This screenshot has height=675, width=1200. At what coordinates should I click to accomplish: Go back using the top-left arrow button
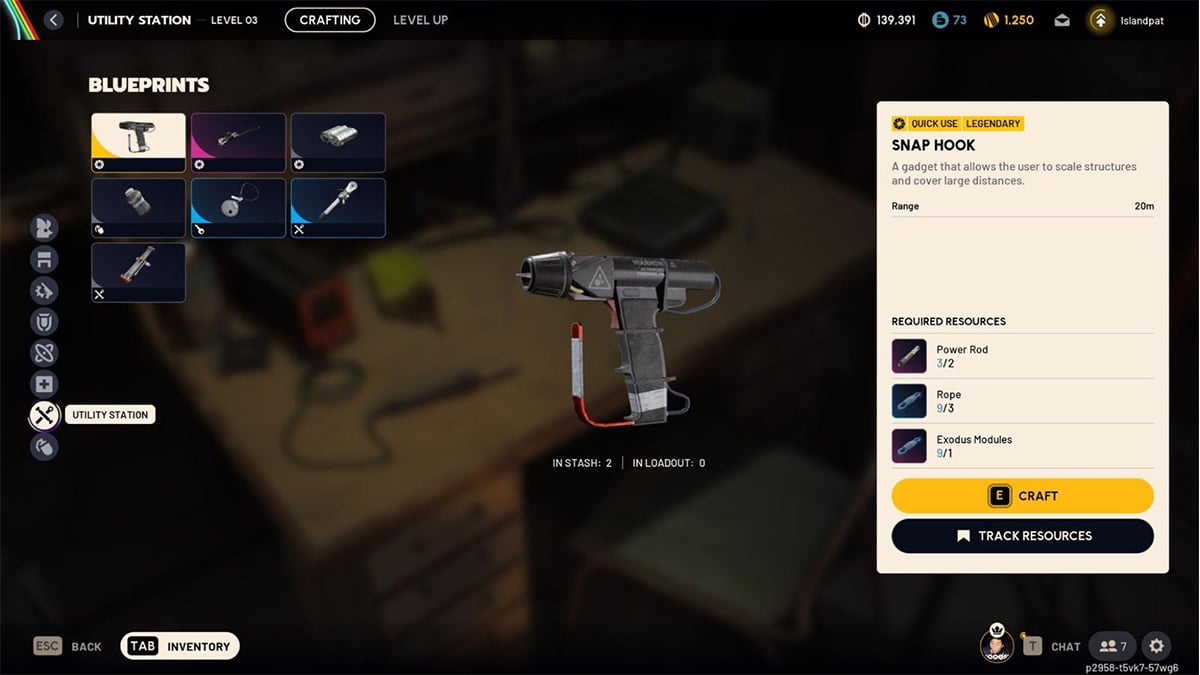54,20
